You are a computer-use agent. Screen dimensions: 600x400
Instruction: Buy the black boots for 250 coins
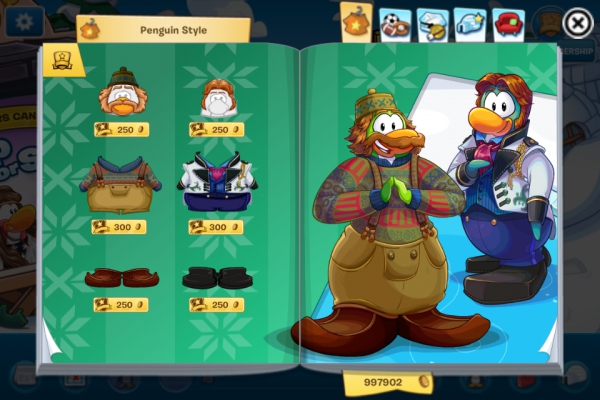tap(216, 305)
